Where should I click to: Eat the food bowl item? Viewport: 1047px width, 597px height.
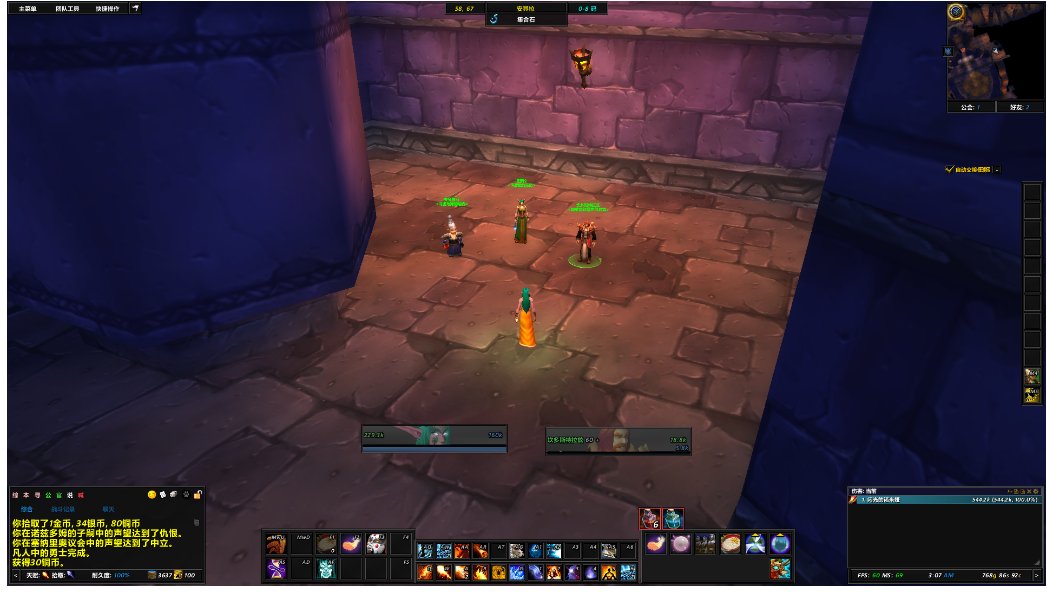[x=732, y=544]
